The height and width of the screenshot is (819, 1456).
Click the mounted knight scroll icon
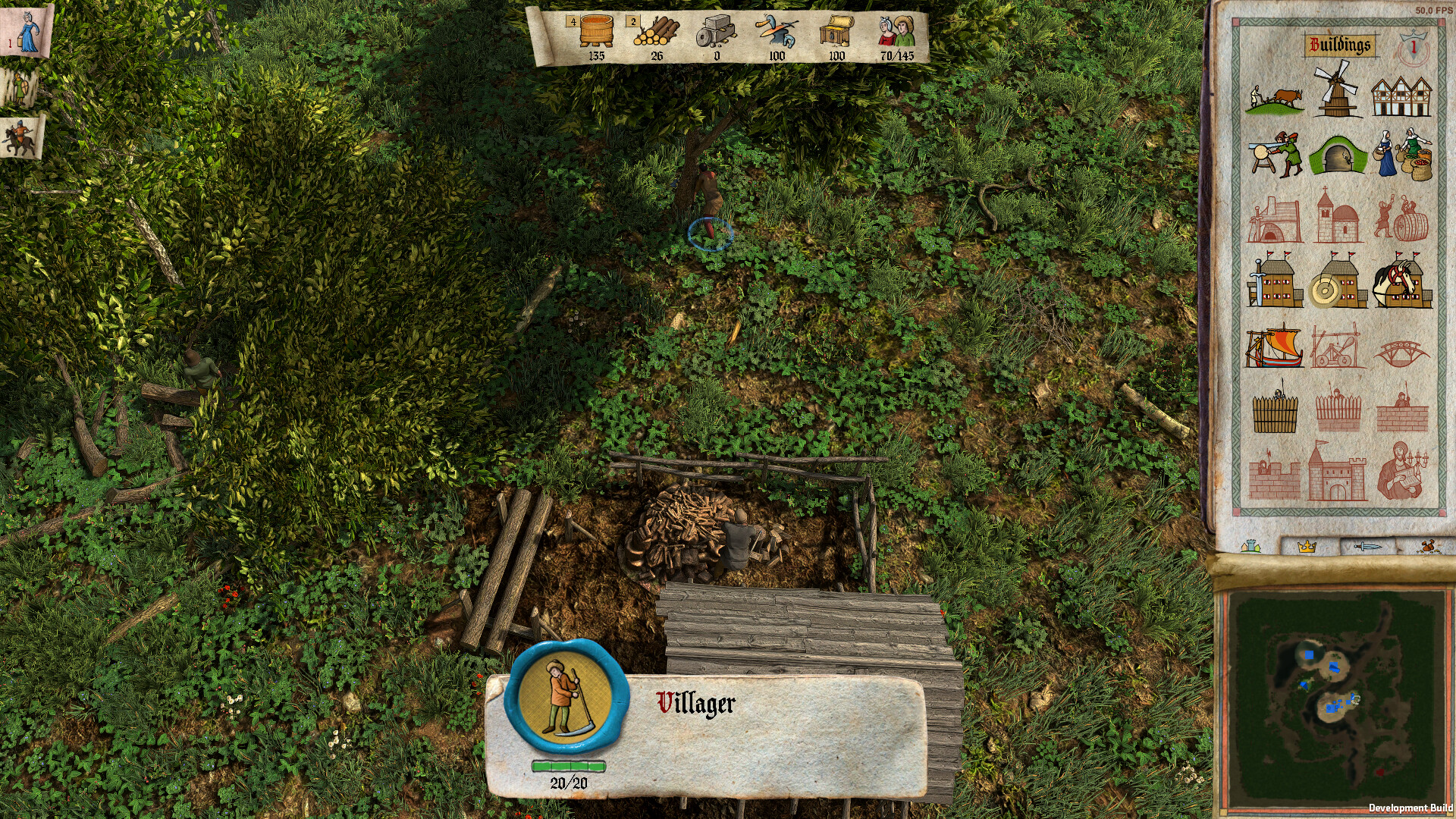click(19, 136)
